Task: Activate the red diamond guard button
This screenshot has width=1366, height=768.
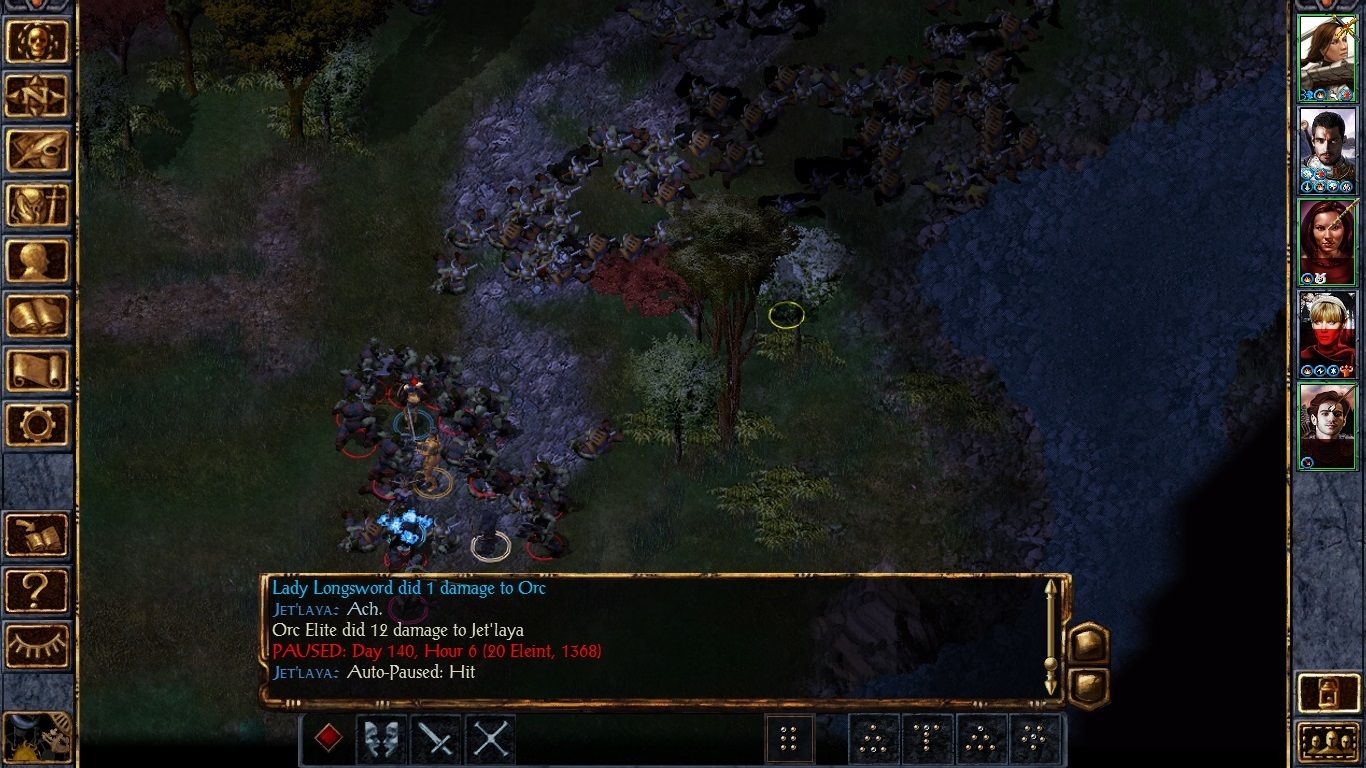Action: click(x=328, y=739)
